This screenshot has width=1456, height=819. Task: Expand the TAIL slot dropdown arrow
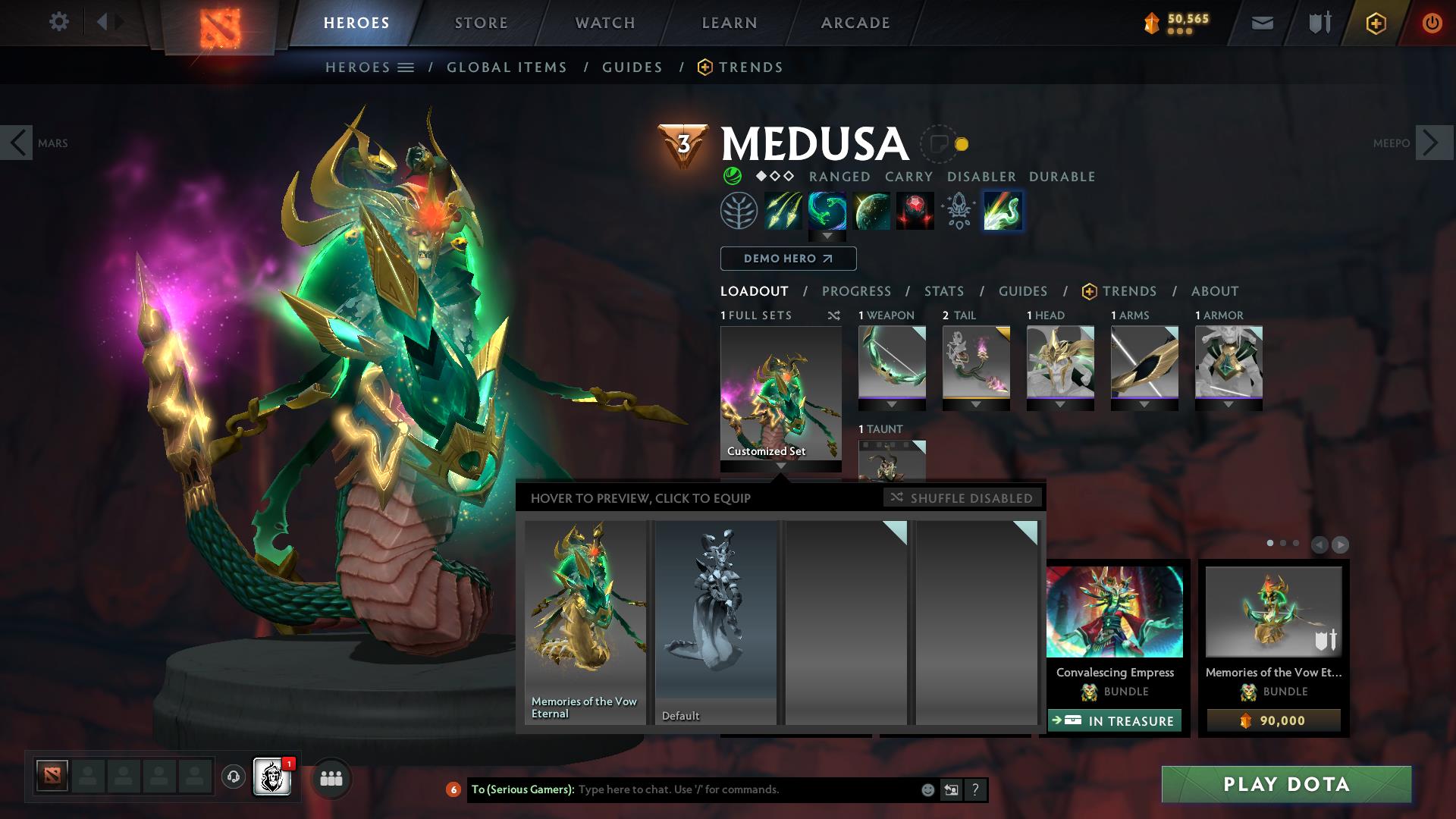tap(976, 404)
